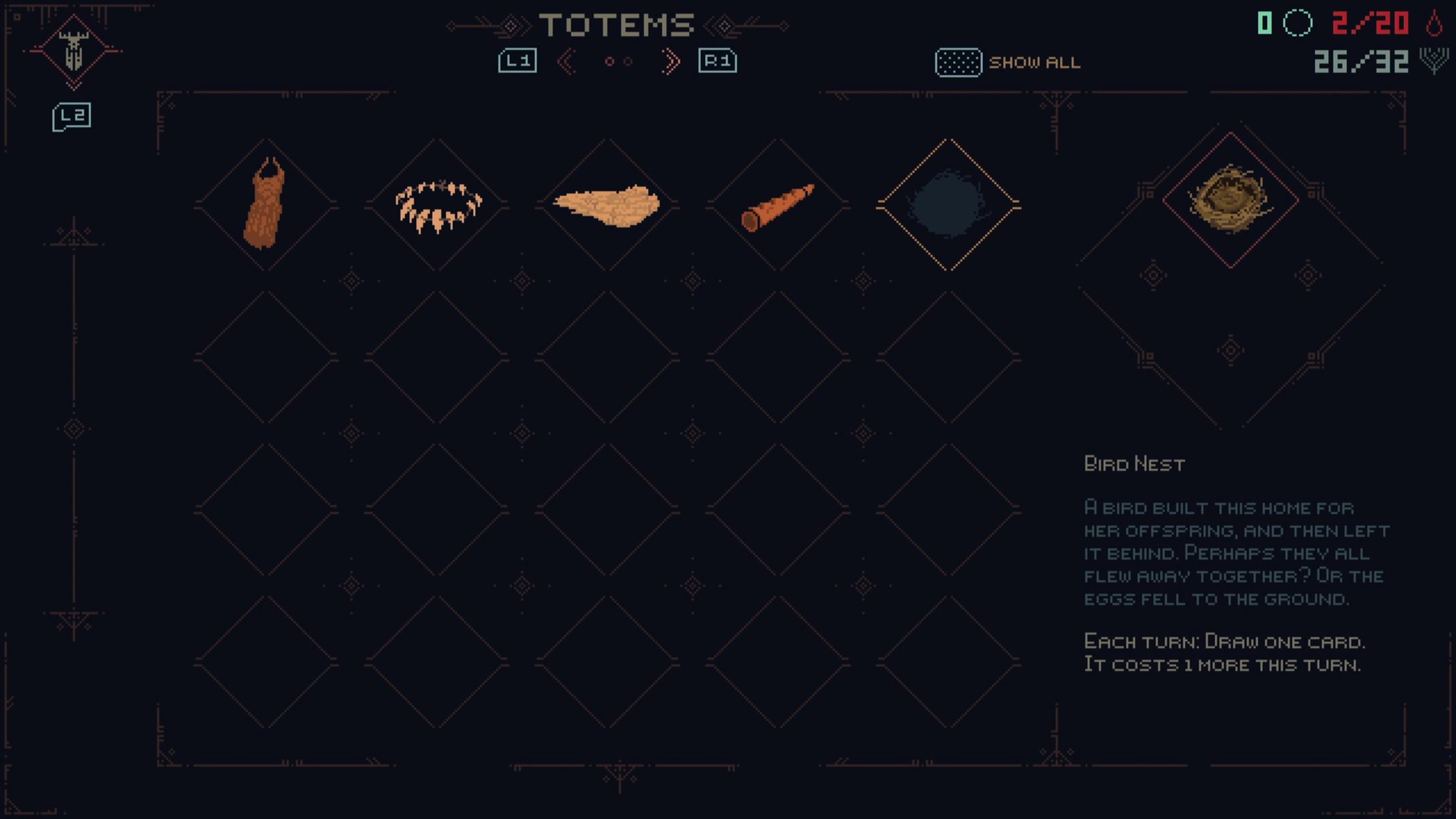1456x819 pixels.
Task: Toggle the Show All filter
Action: point(1008,63)
